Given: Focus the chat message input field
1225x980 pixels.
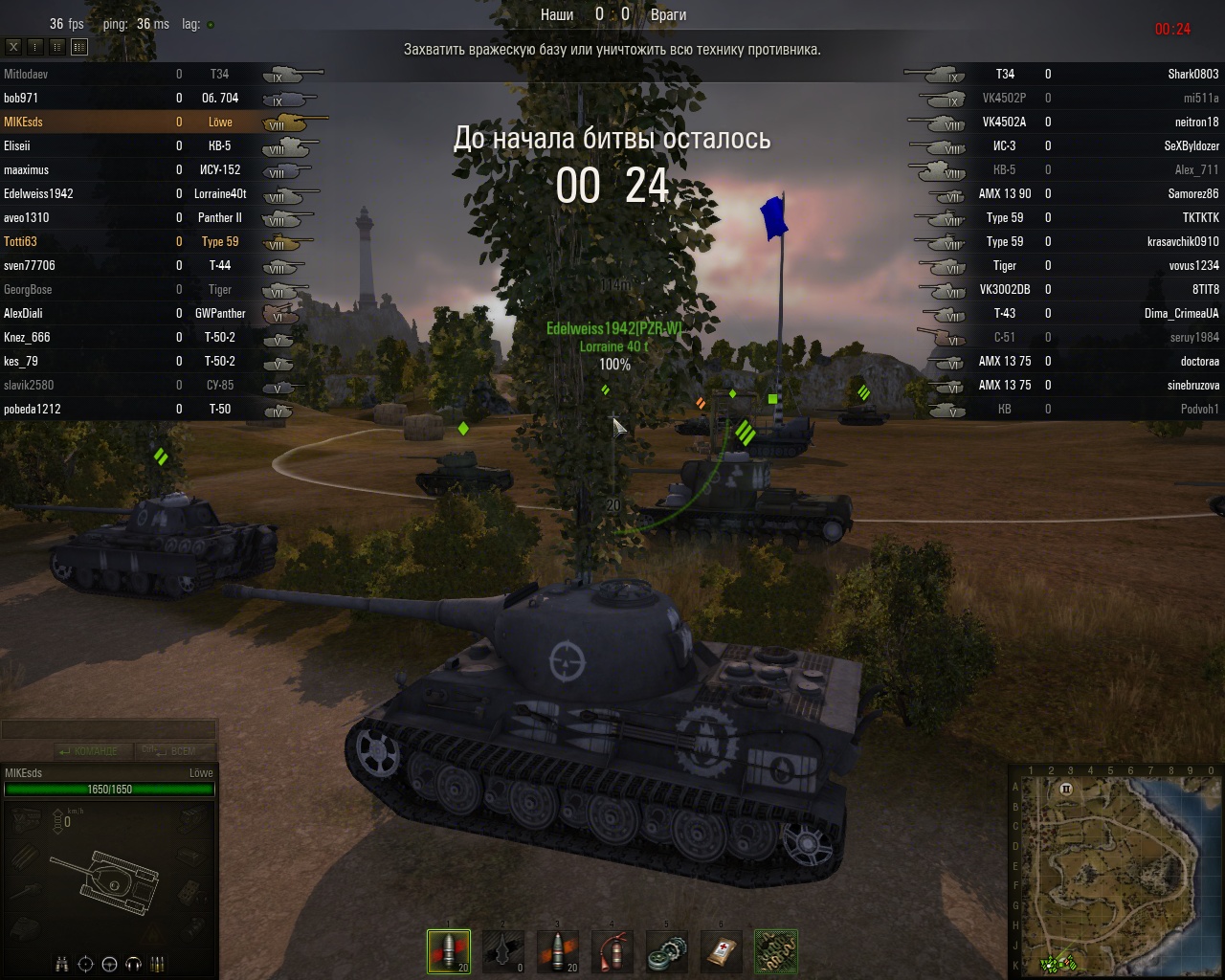Looking at the screenshot, I should coord(108,731).
